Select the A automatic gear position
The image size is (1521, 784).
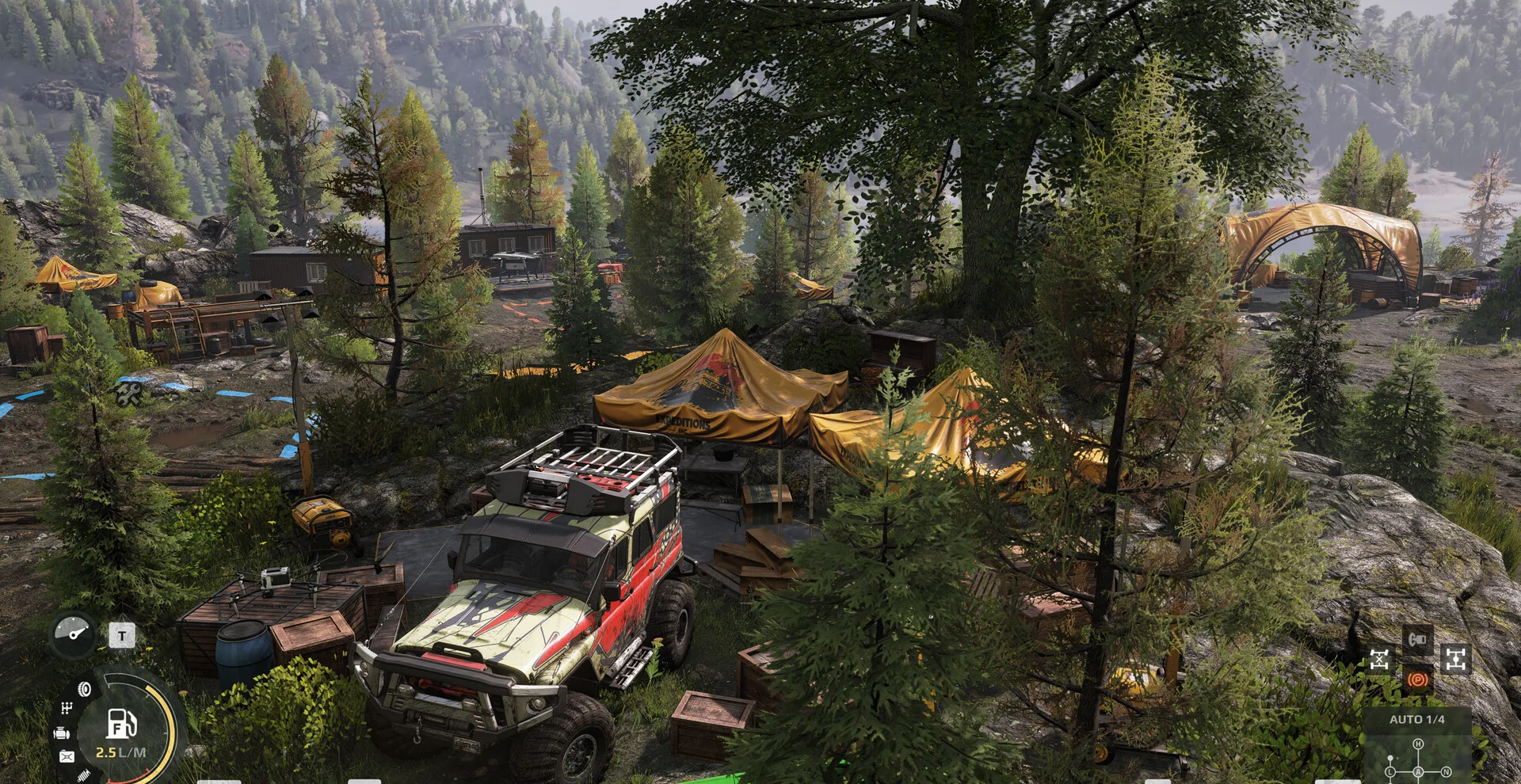point(1418,772)
